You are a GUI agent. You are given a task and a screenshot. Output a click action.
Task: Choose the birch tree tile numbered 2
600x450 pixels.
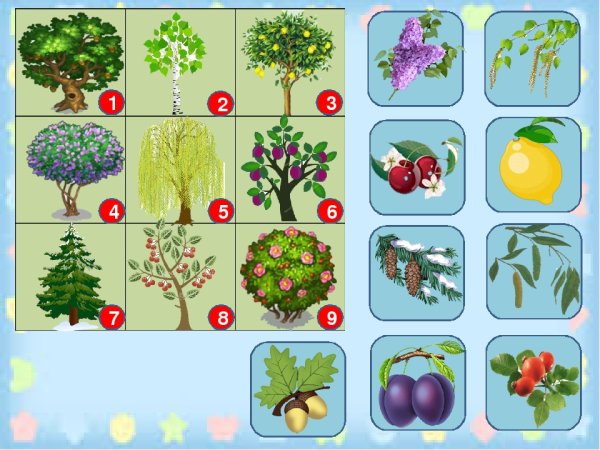pyautogui.click(x=181, y=62)
